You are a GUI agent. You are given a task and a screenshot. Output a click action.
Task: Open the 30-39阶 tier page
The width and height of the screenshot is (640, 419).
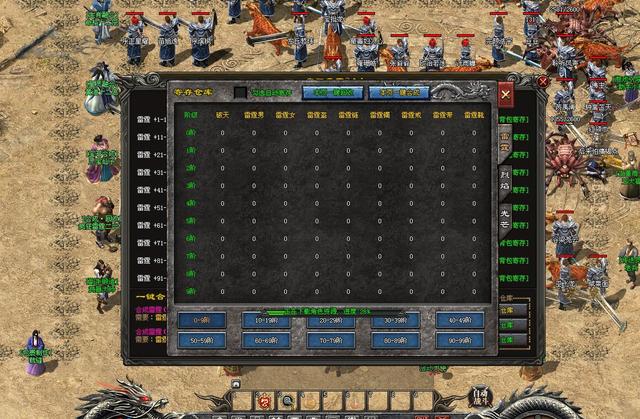[x=395, y=320]
